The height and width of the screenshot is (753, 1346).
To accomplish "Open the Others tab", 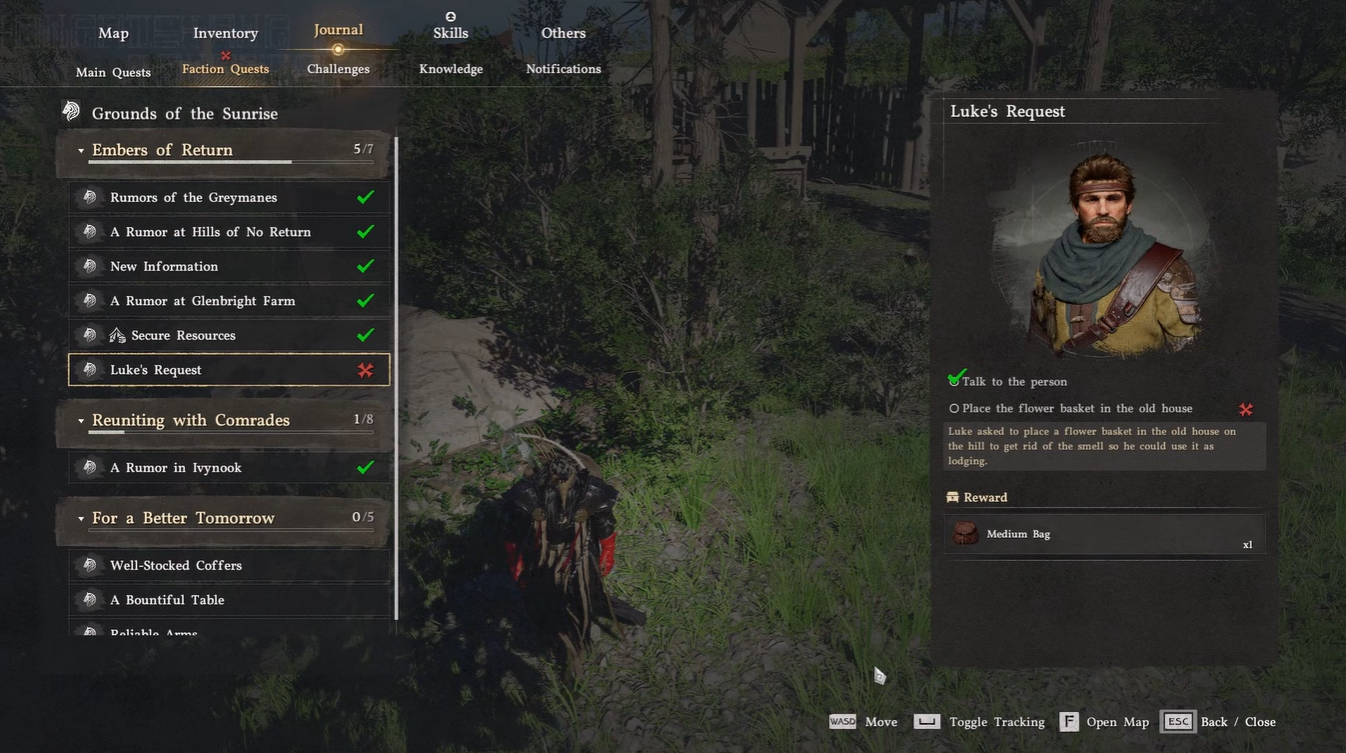I will click(563, 33).
